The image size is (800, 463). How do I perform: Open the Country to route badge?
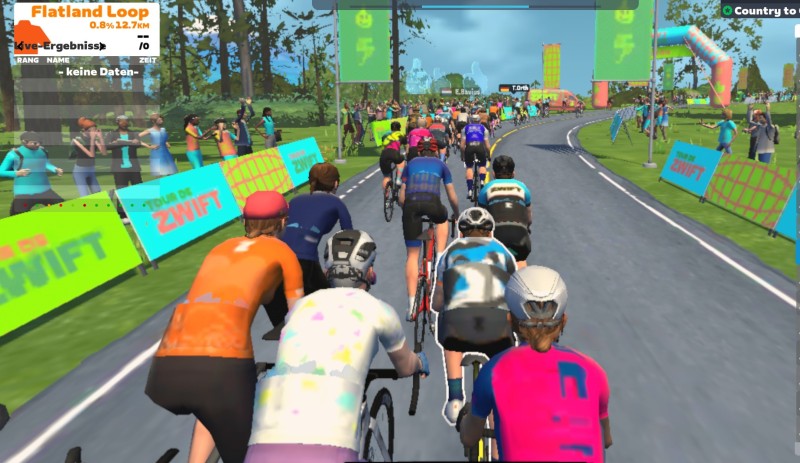[759, 11]
